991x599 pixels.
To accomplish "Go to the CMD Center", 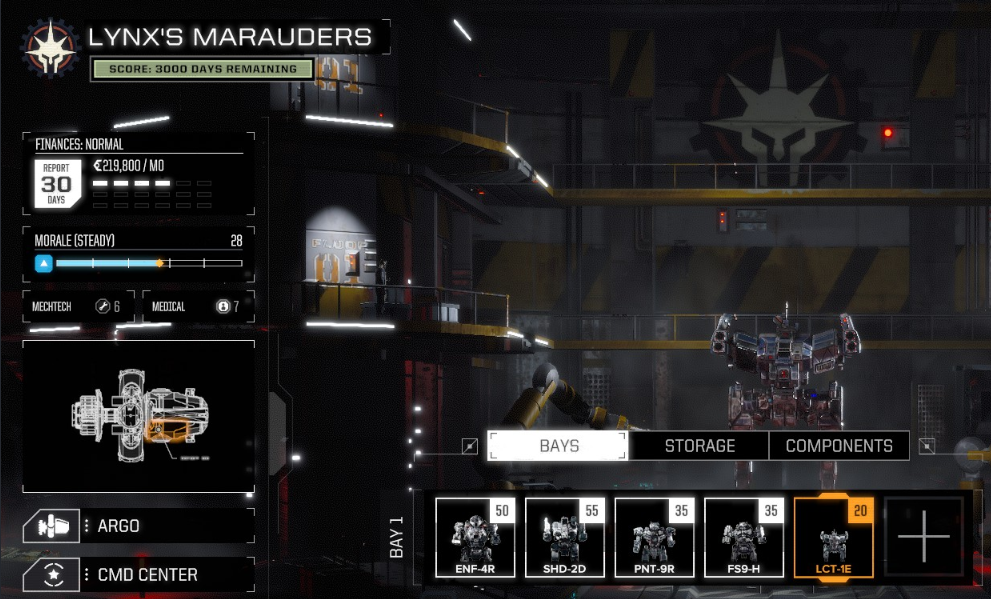I will click(x=138, y=575).
